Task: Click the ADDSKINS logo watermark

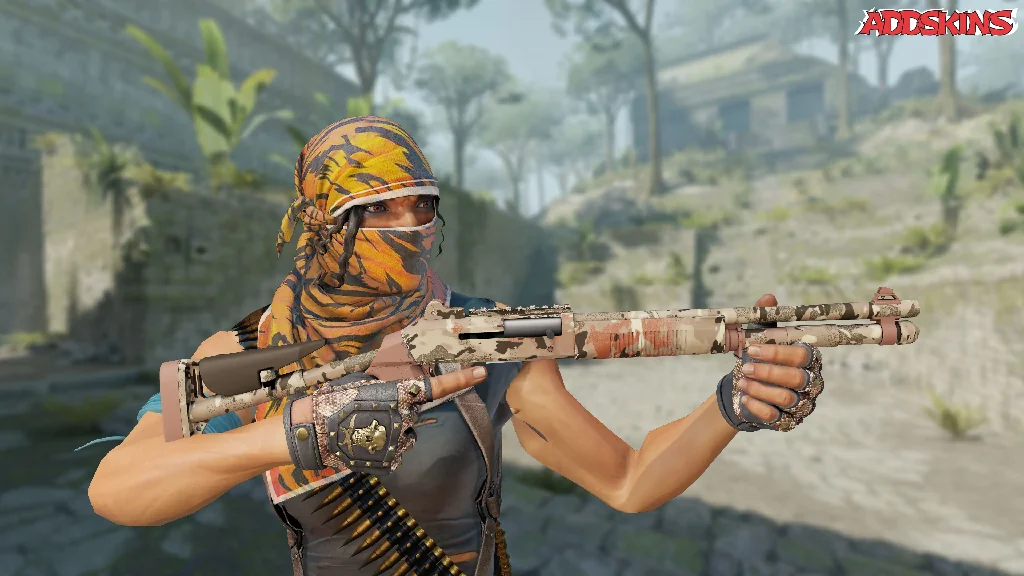Action: pyautogui.click(x=935, y=22)
